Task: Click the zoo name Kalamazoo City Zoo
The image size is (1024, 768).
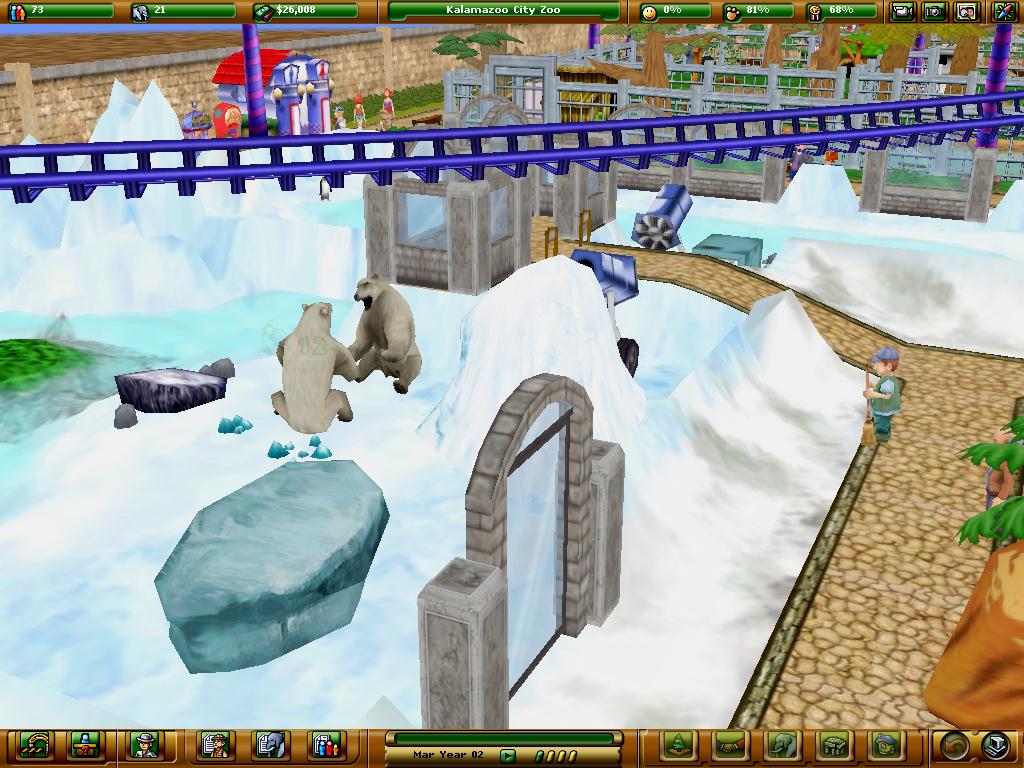Action: [x=503, y=11]
